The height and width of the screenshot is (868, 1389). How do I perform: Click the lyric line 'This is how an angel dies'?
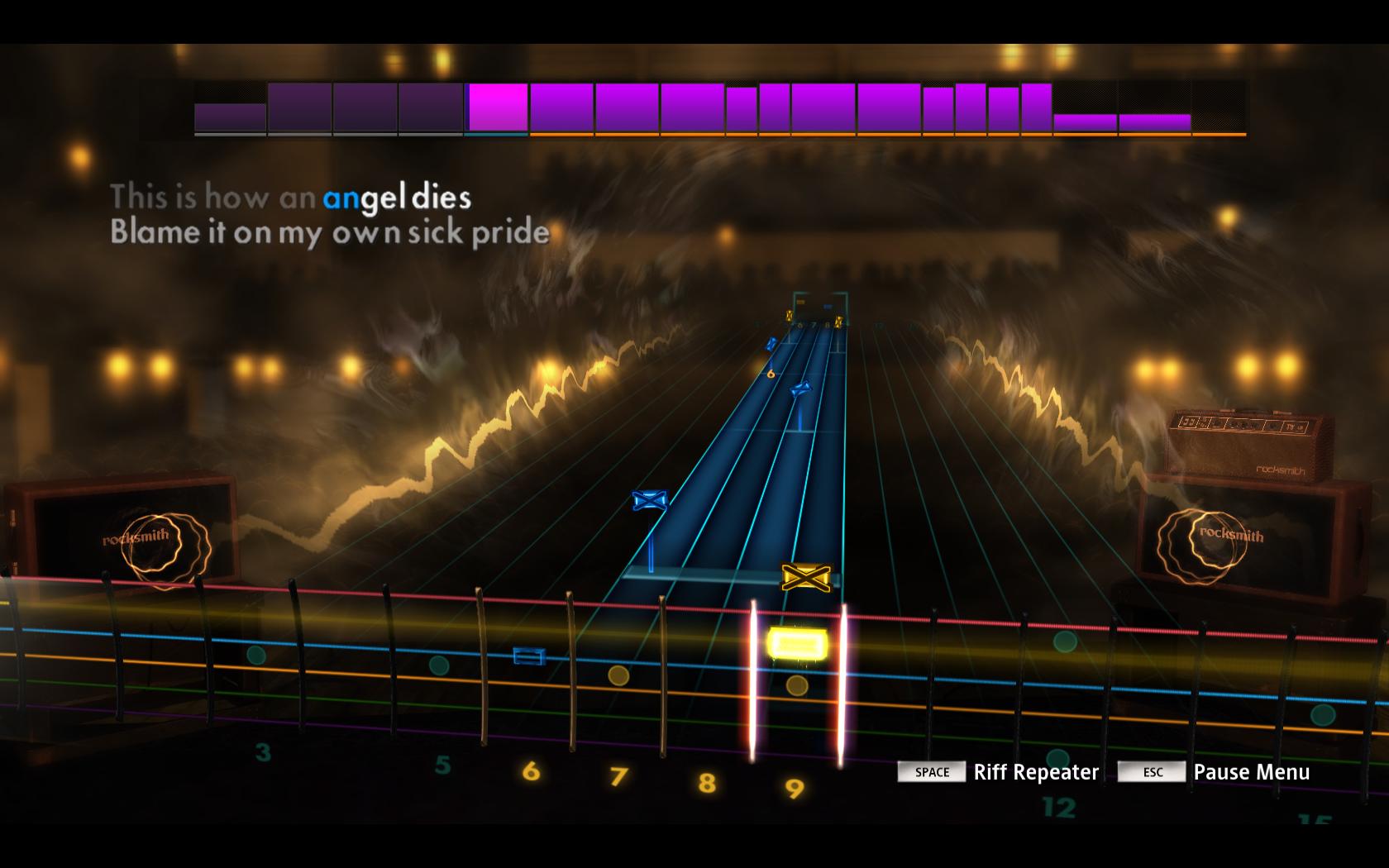pos(291,197)
